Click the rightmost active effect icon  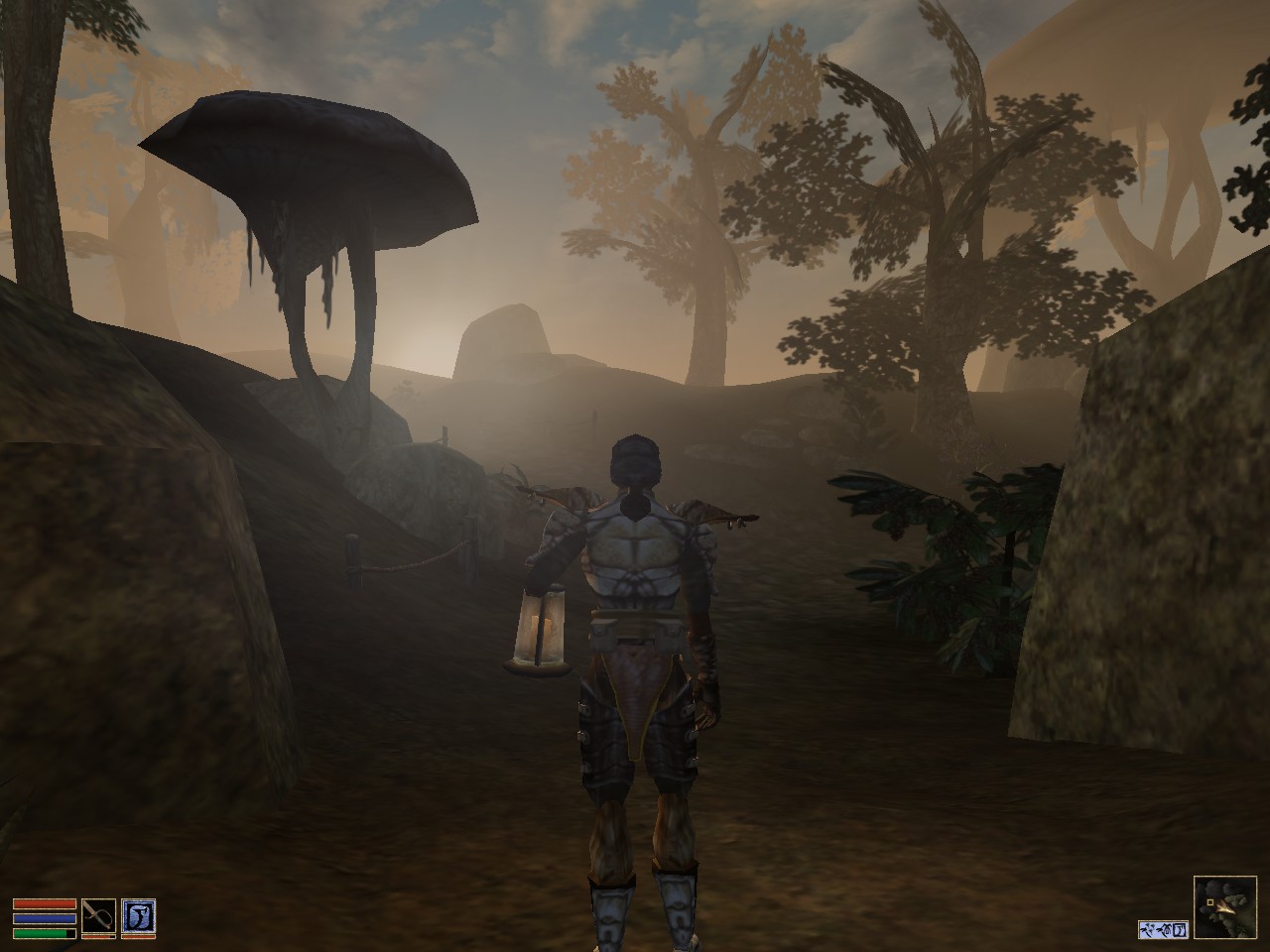coord(1180,930)
